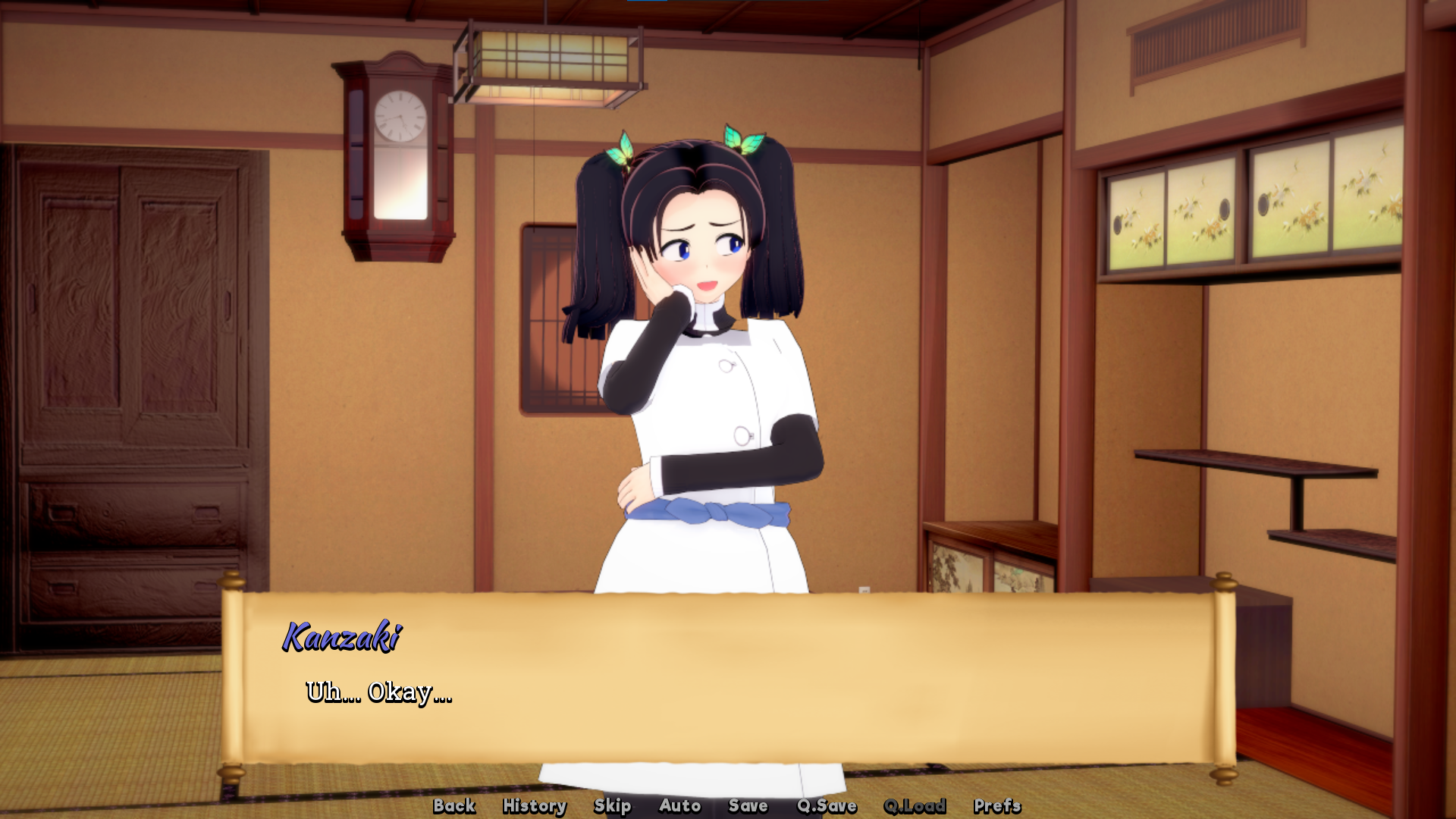Open the Prefs settings screen
Image resolution: width=1456 pixels, height=819 pixels.
[x=997, y=805]
